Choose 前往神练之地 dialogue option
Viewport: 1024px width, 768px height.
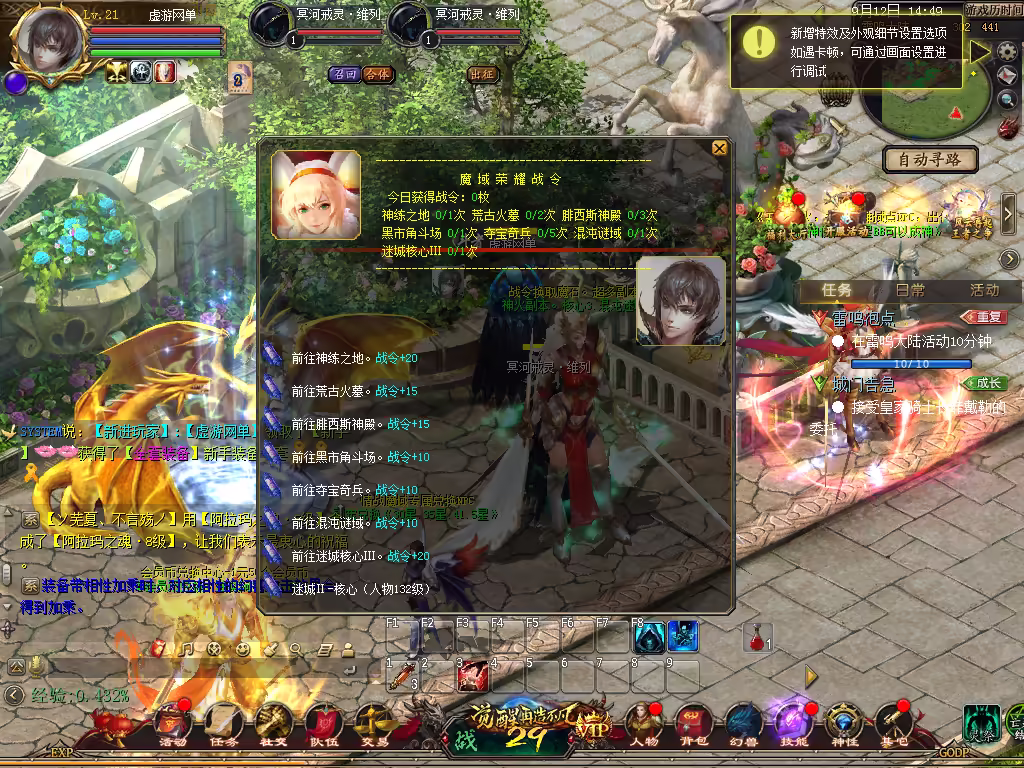[x=332, y=358]
